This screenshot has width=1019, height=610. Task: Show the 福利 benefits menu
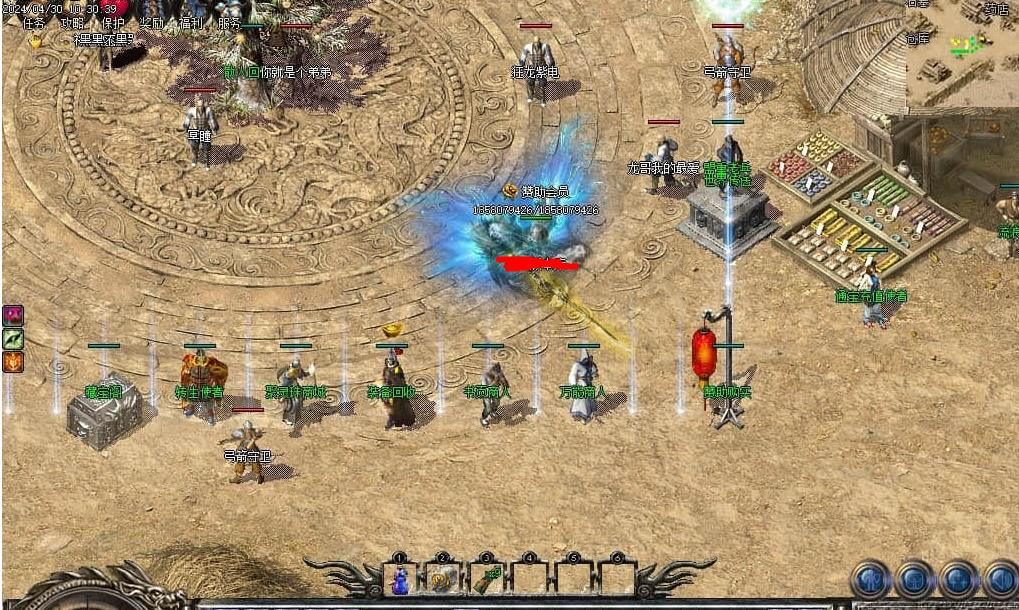point(191,23)
